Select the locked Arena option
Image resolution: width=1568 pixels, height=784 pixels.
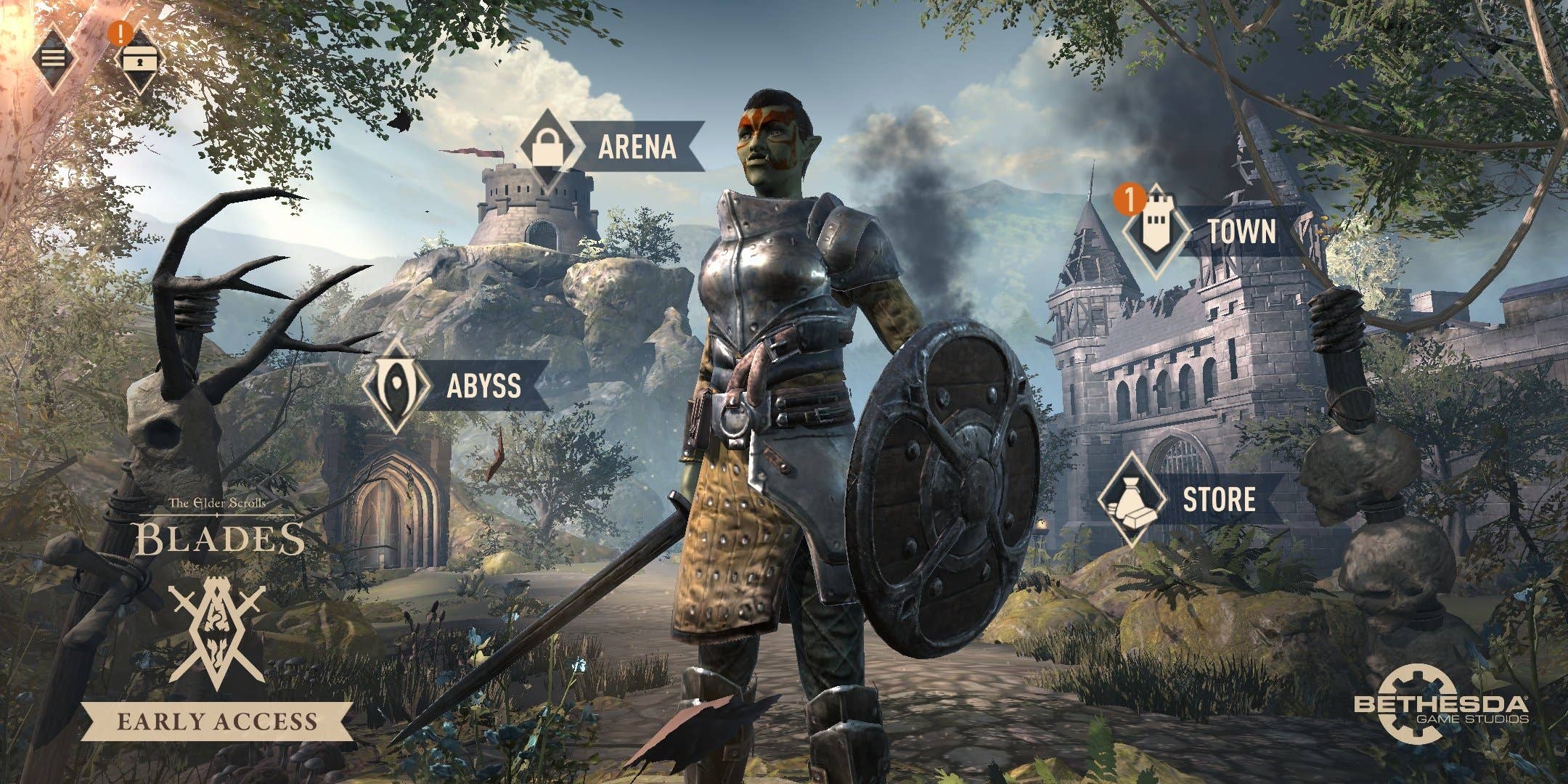(611, 147)
